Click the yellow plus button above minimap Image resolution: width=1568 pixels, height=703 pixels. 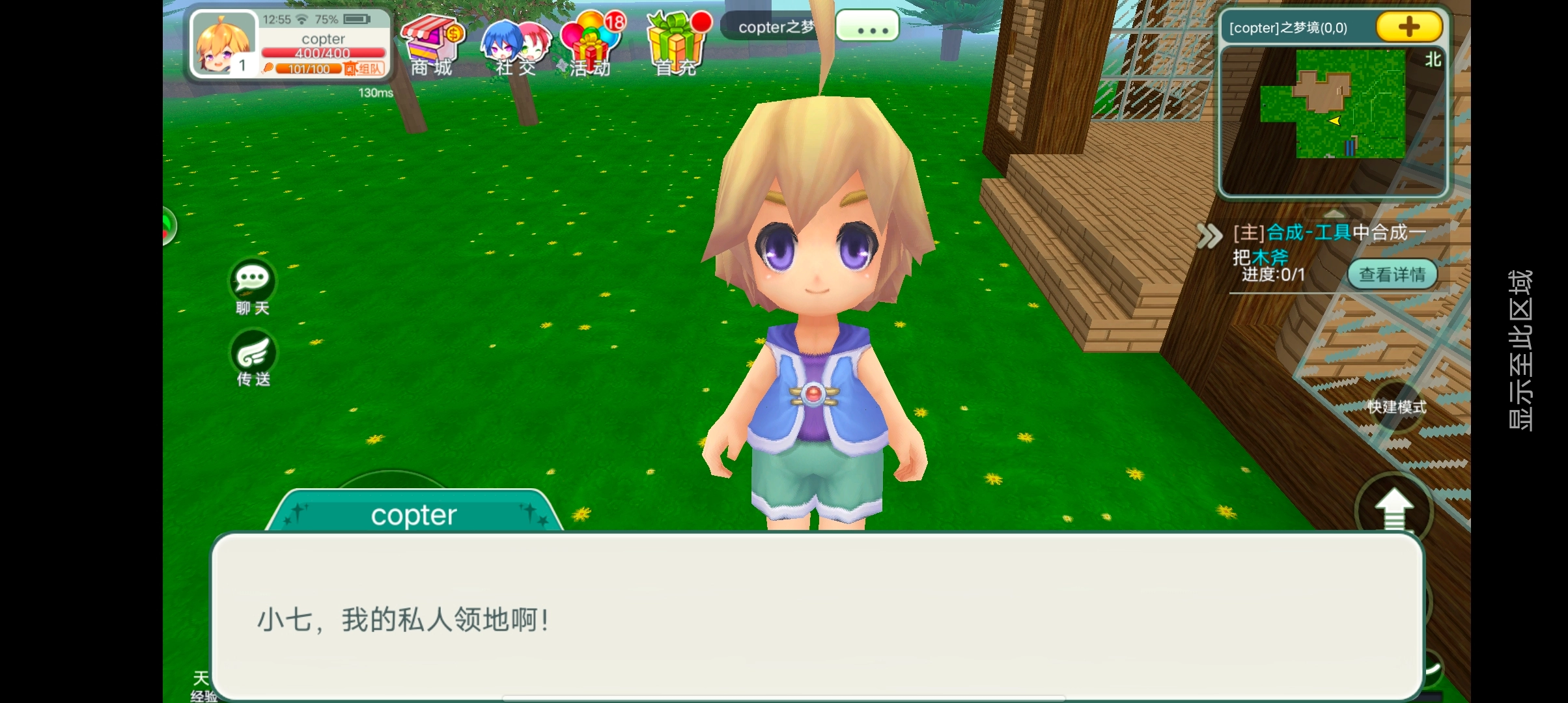[x=1408, y=27]
